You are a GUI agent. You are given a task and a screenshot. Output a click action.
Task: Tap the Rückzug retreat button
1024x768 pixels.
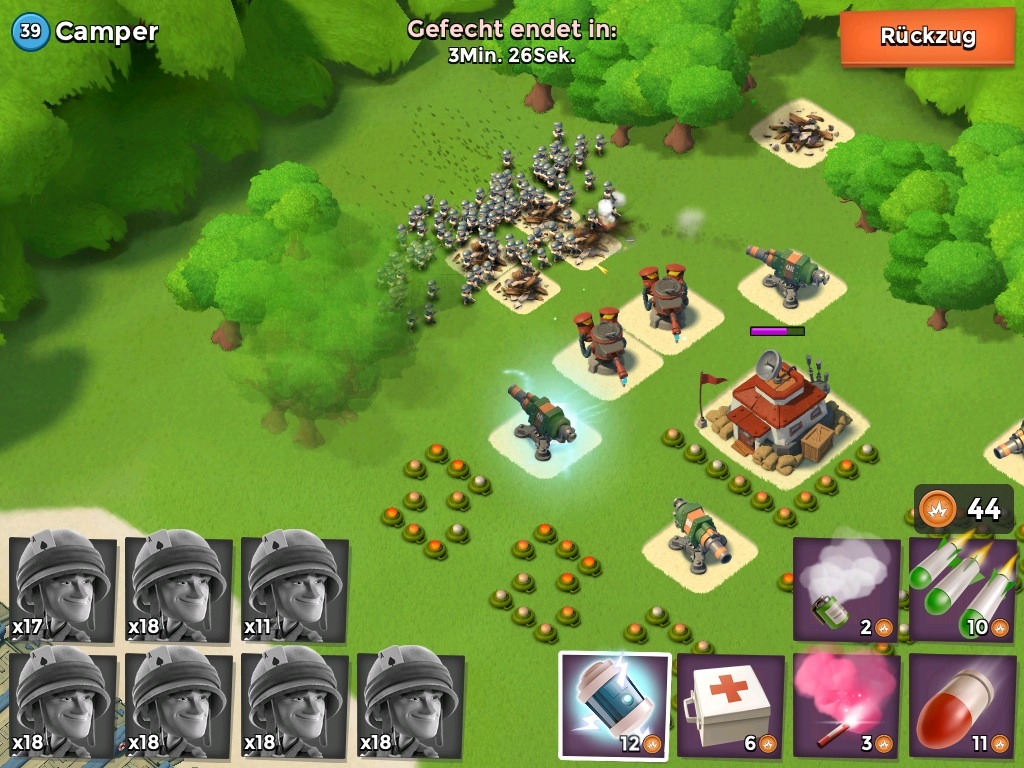pyautogui.click(x=927, y=37)
